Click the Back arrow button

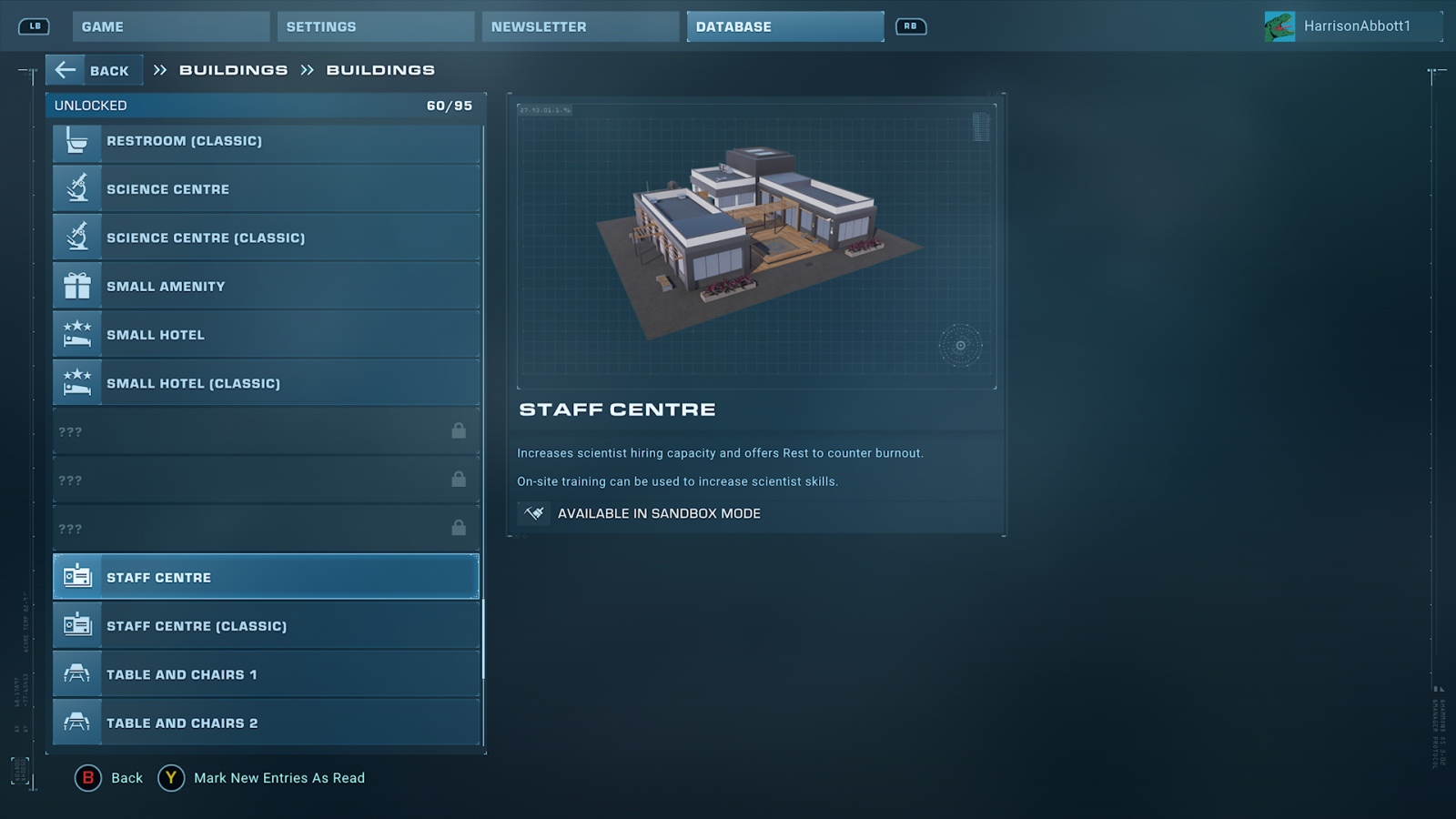point(94,70)
